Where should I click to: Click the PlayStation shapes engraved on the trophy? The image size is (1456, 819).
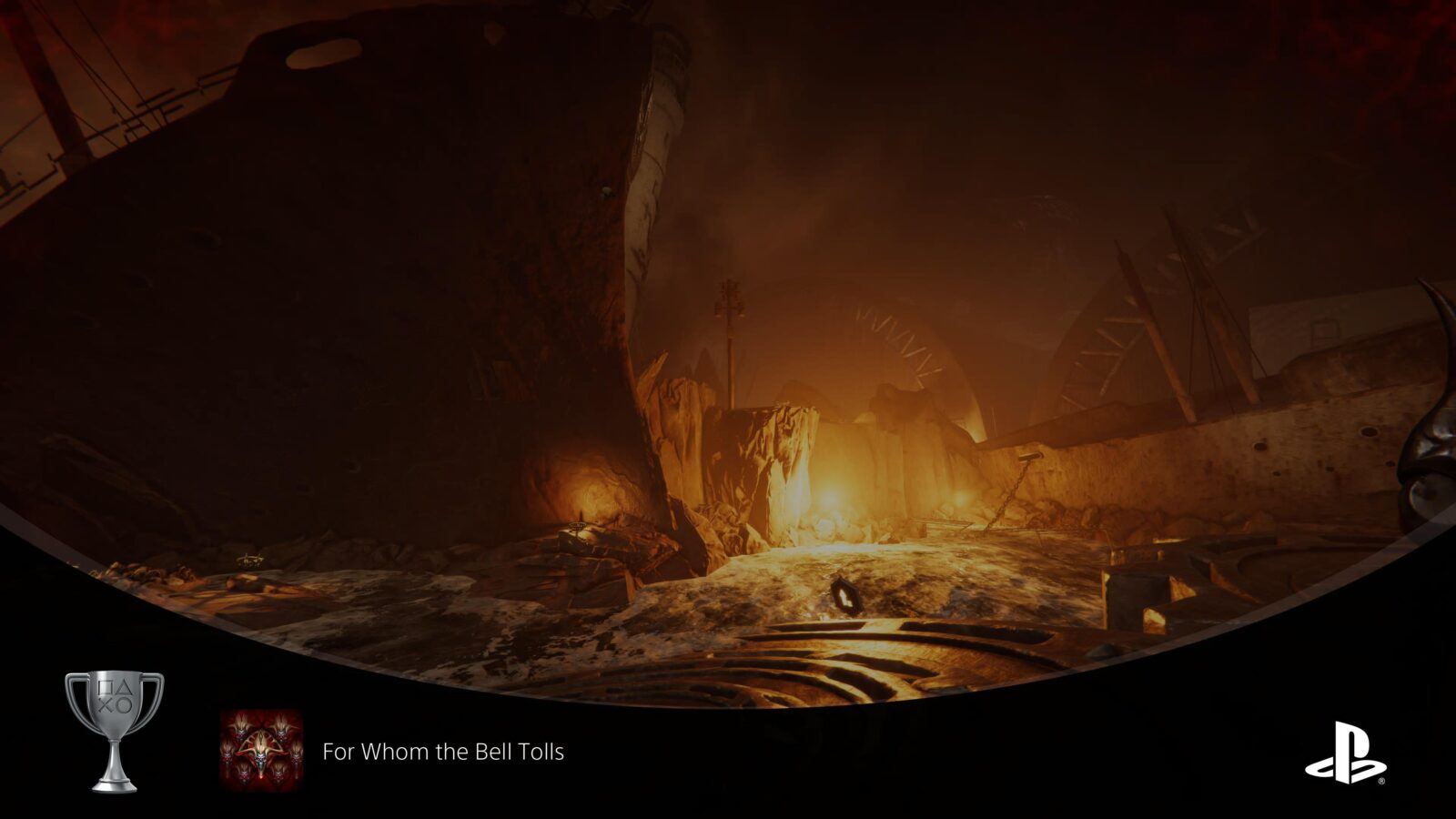coord(116,696)
